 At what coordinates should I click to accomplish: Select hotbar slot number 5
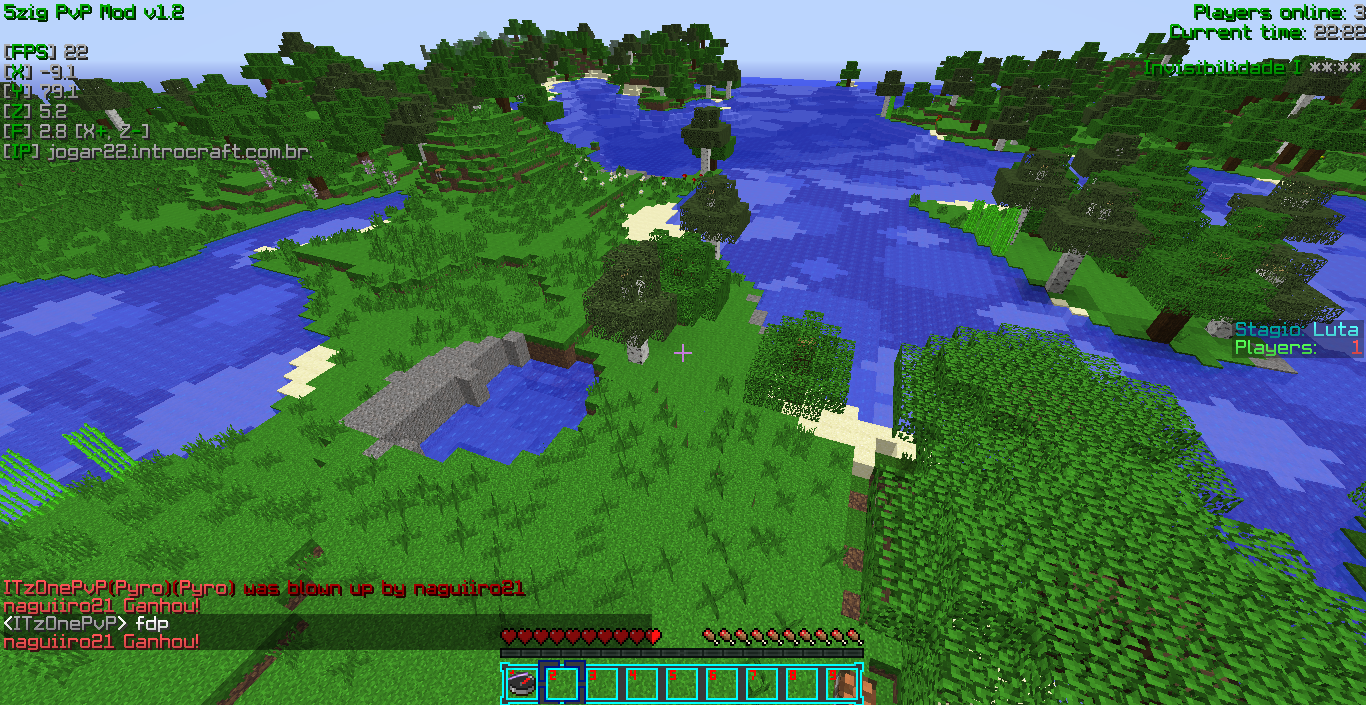(x=682, y=684)
